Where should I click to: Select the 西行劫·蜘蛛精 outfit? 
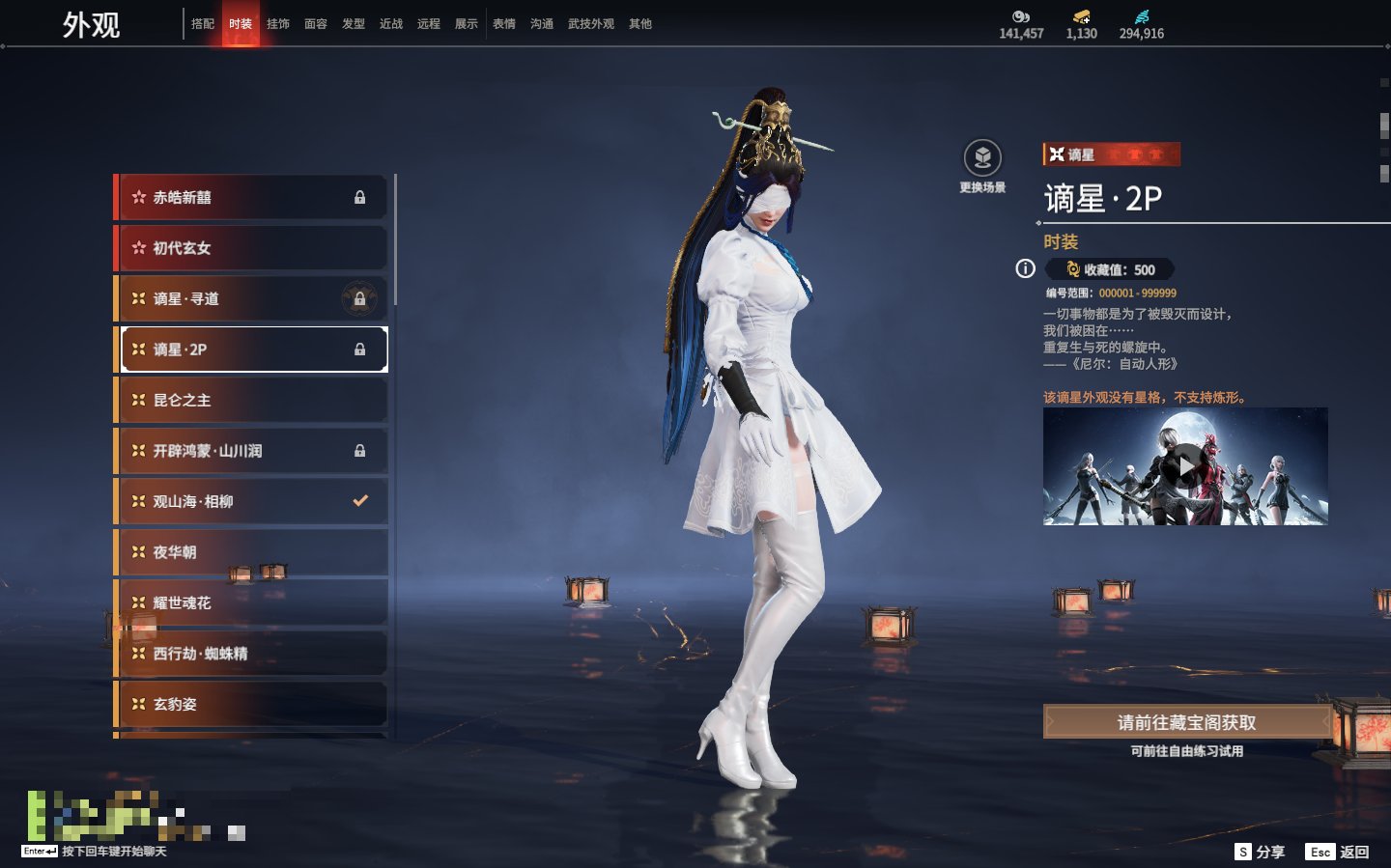(251, 654)
